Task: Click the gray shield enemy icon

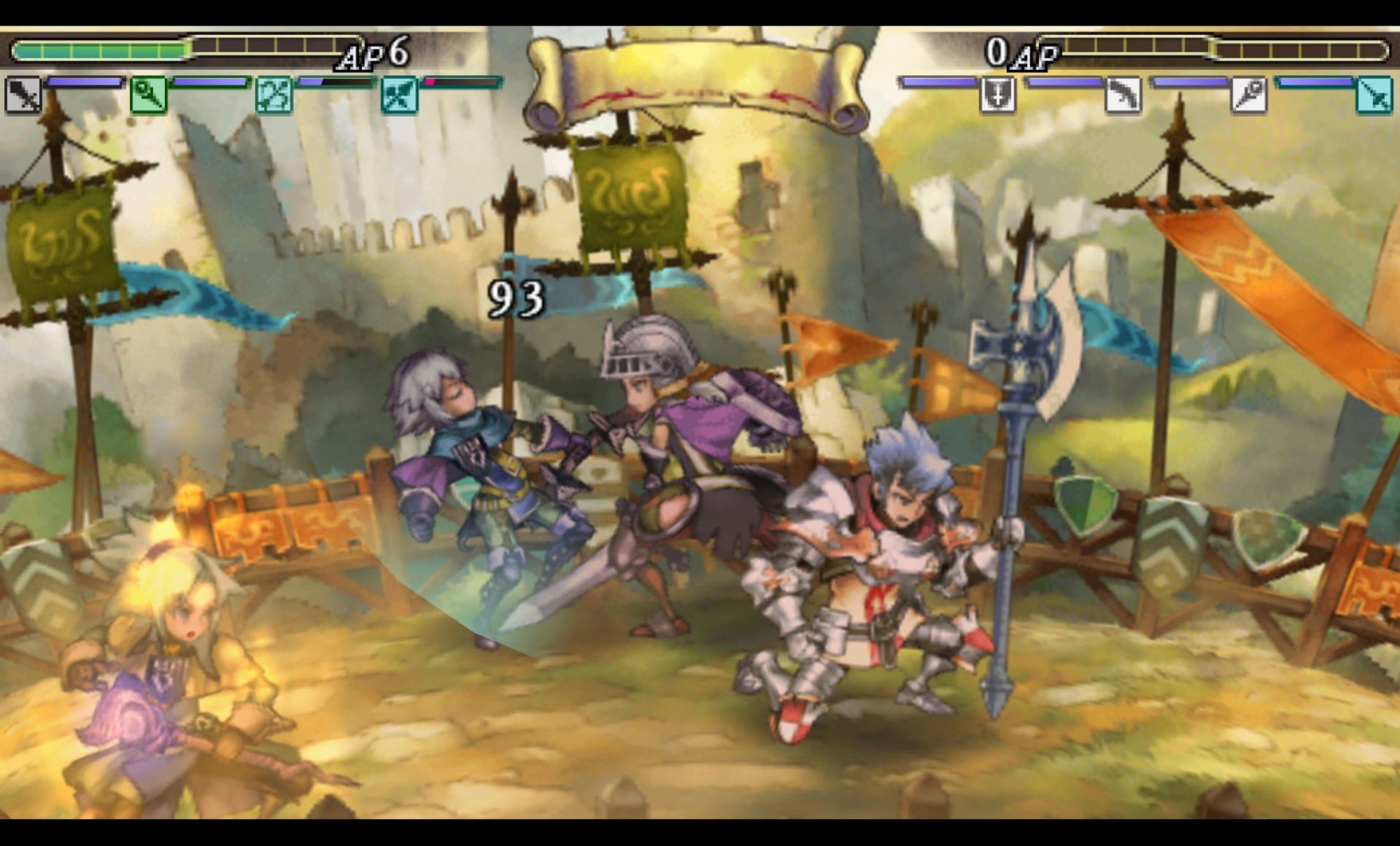Action: pos(997,96)
